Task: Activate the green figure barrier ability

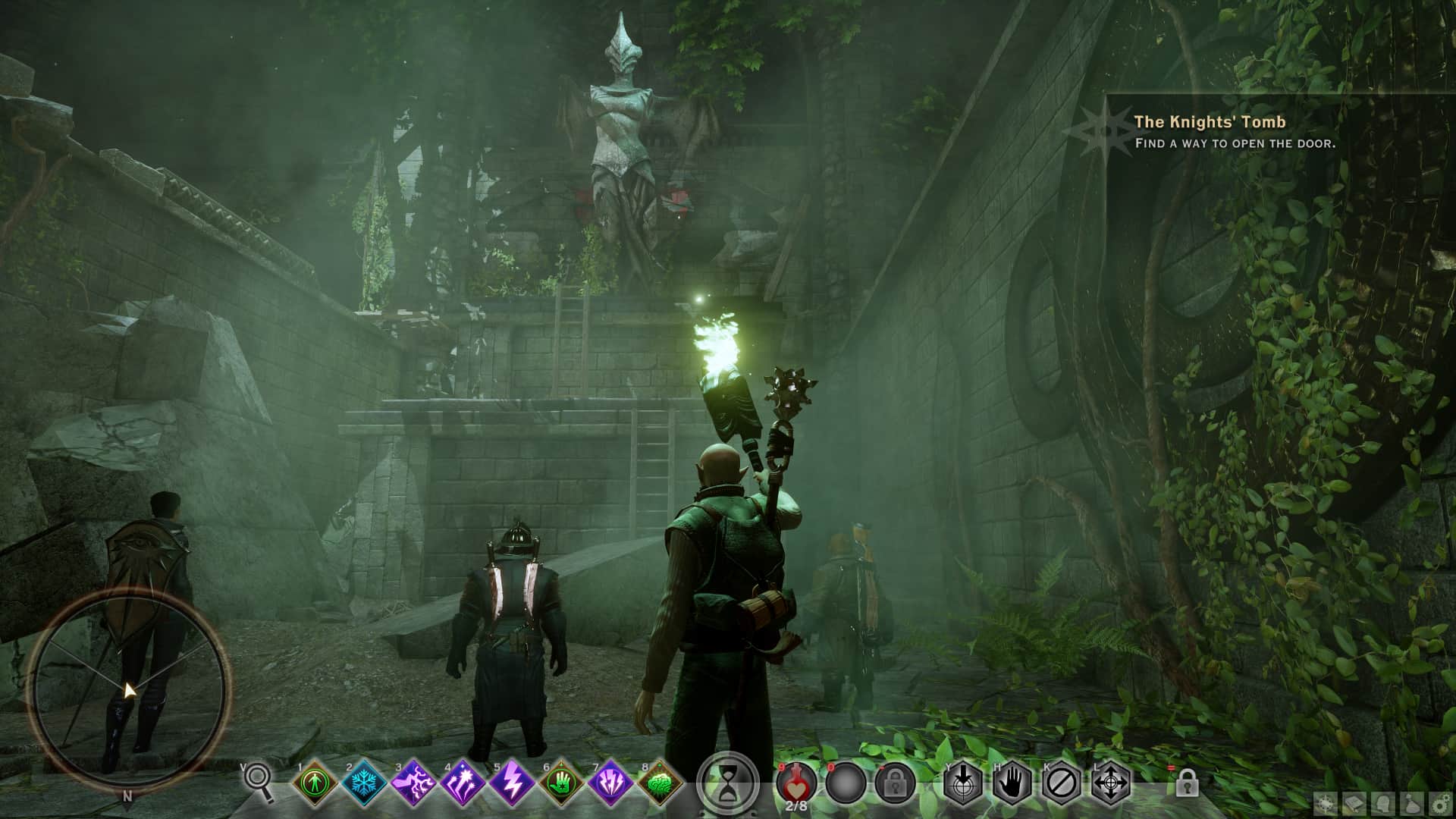Action: [x=315, y=783]
